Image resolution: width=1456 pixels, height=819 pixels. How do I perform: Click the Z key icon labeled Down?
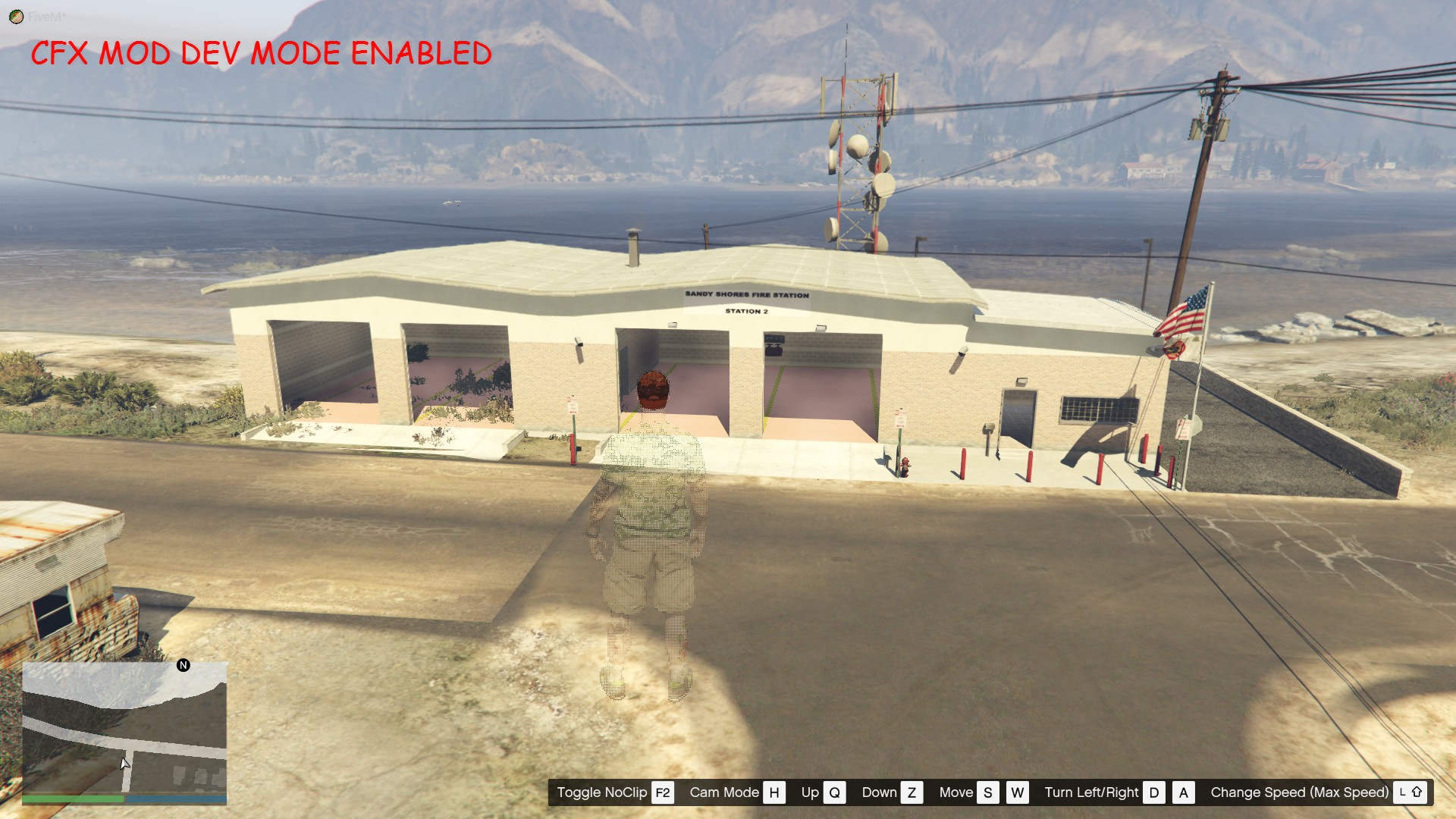pos(912,792)
